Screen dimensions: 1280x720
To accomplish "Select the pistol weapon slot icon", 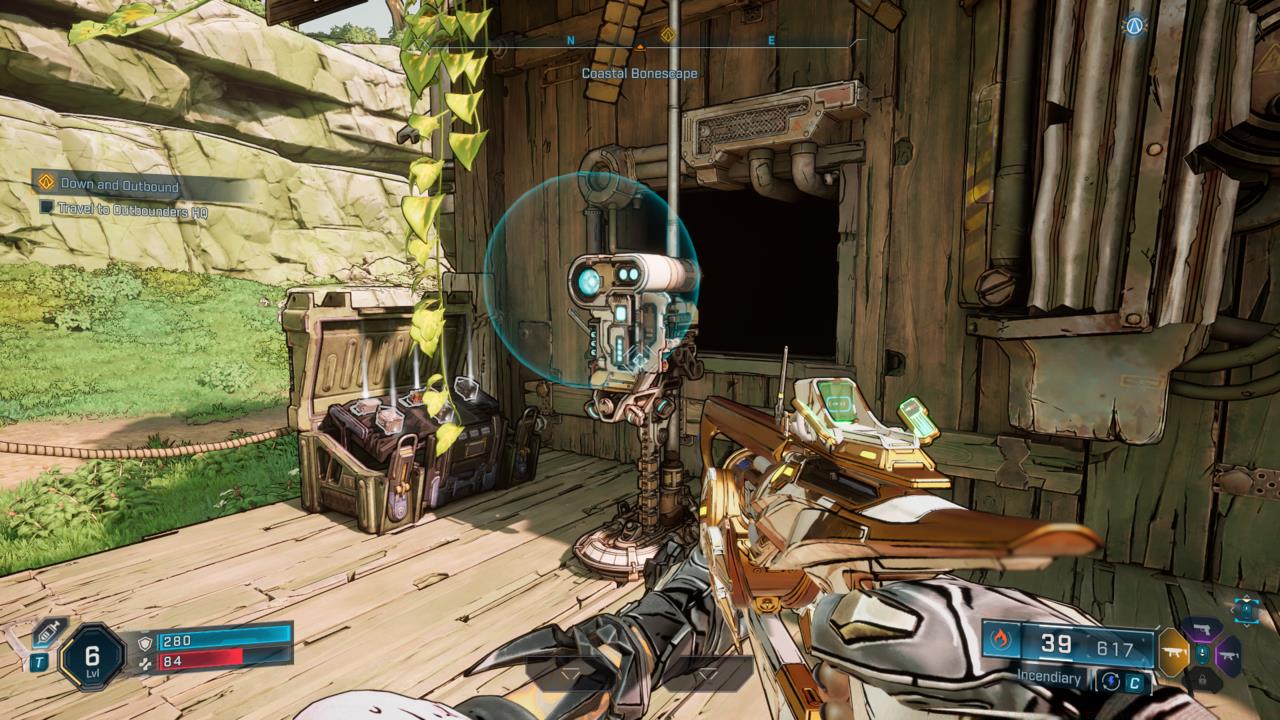I will [1202, 628].
